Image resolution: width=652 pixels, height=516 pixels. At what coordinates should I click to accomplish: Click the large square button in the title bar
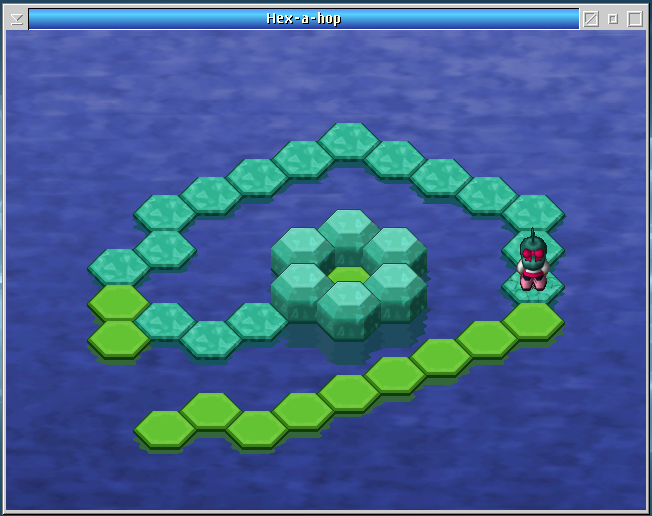click(635, 19)
